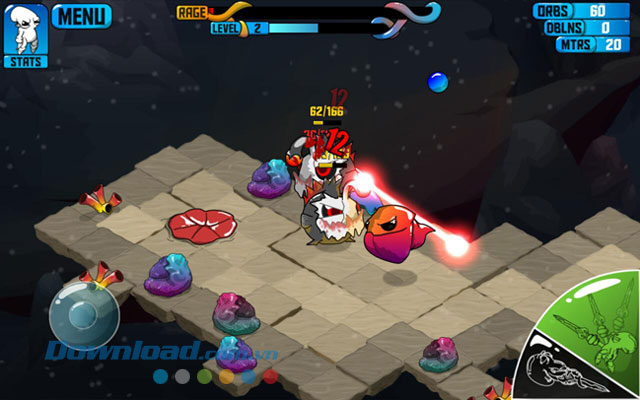
Task: Open the character STATS panel
Action: [x=23, y=35]
